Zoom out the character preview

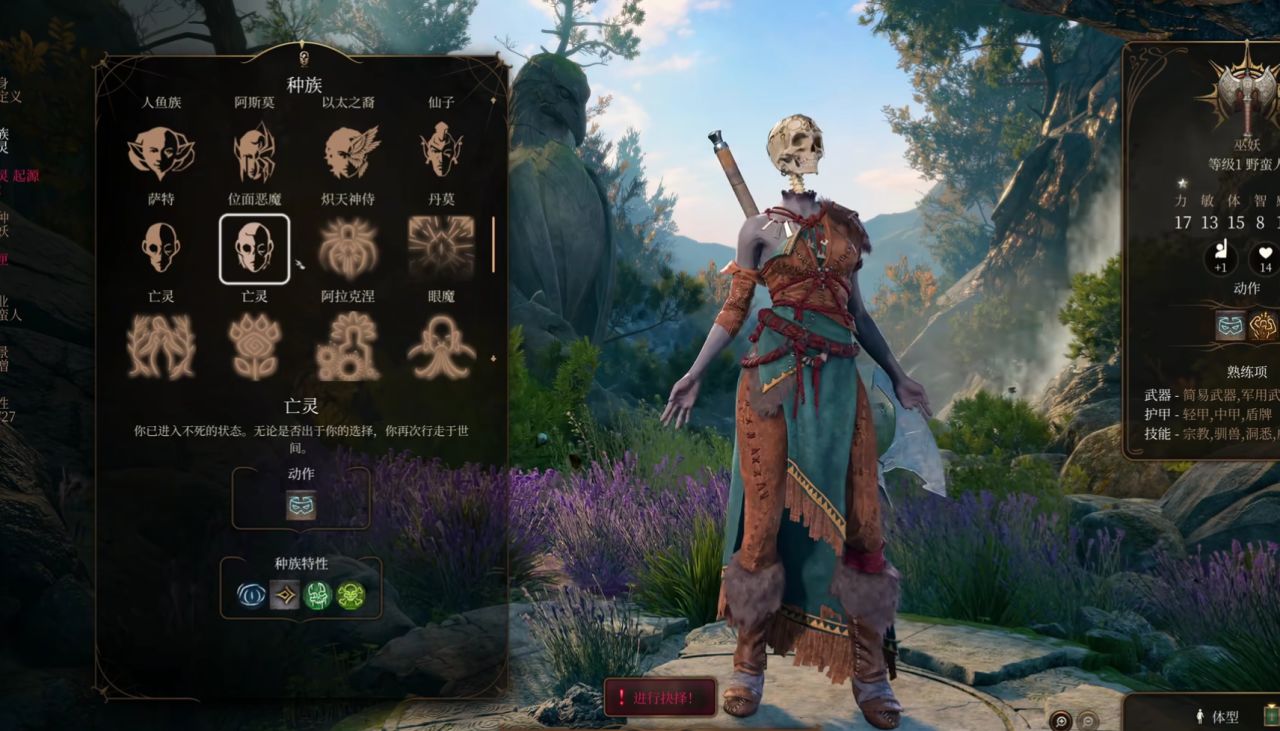coord(1088,719)
